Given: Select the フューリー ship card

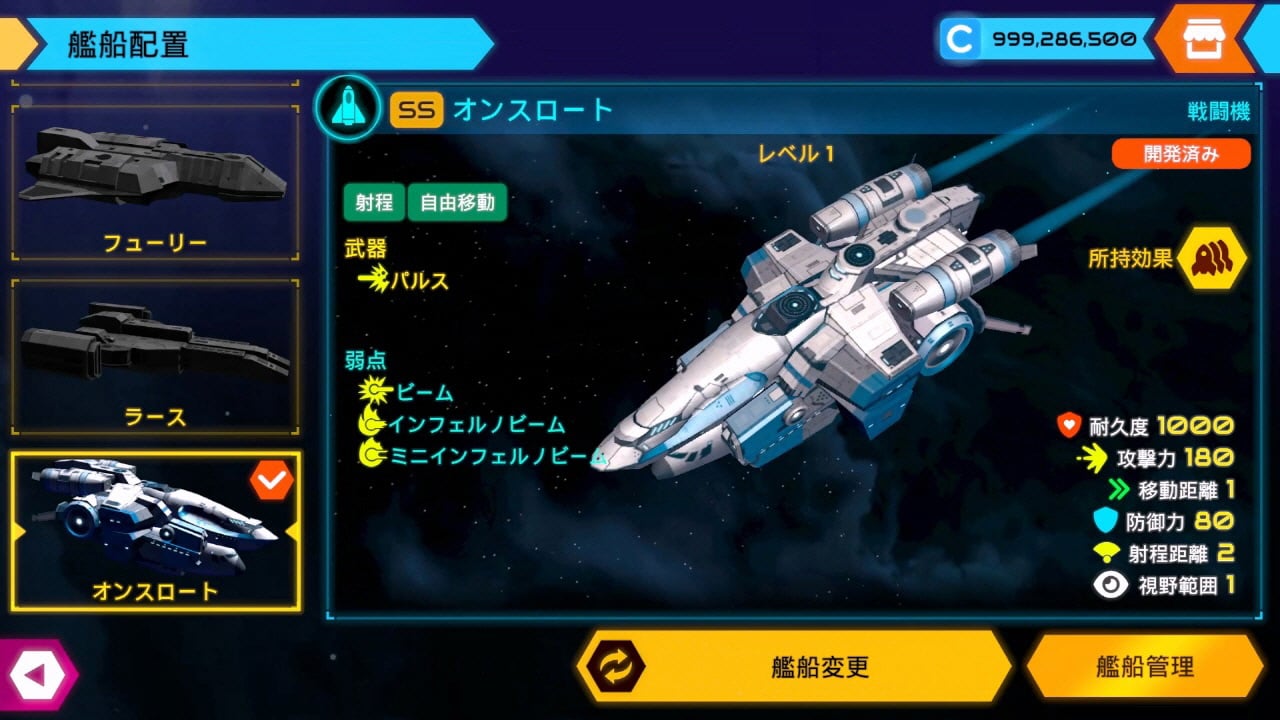Looking at the screenshot, I should 155,182.
